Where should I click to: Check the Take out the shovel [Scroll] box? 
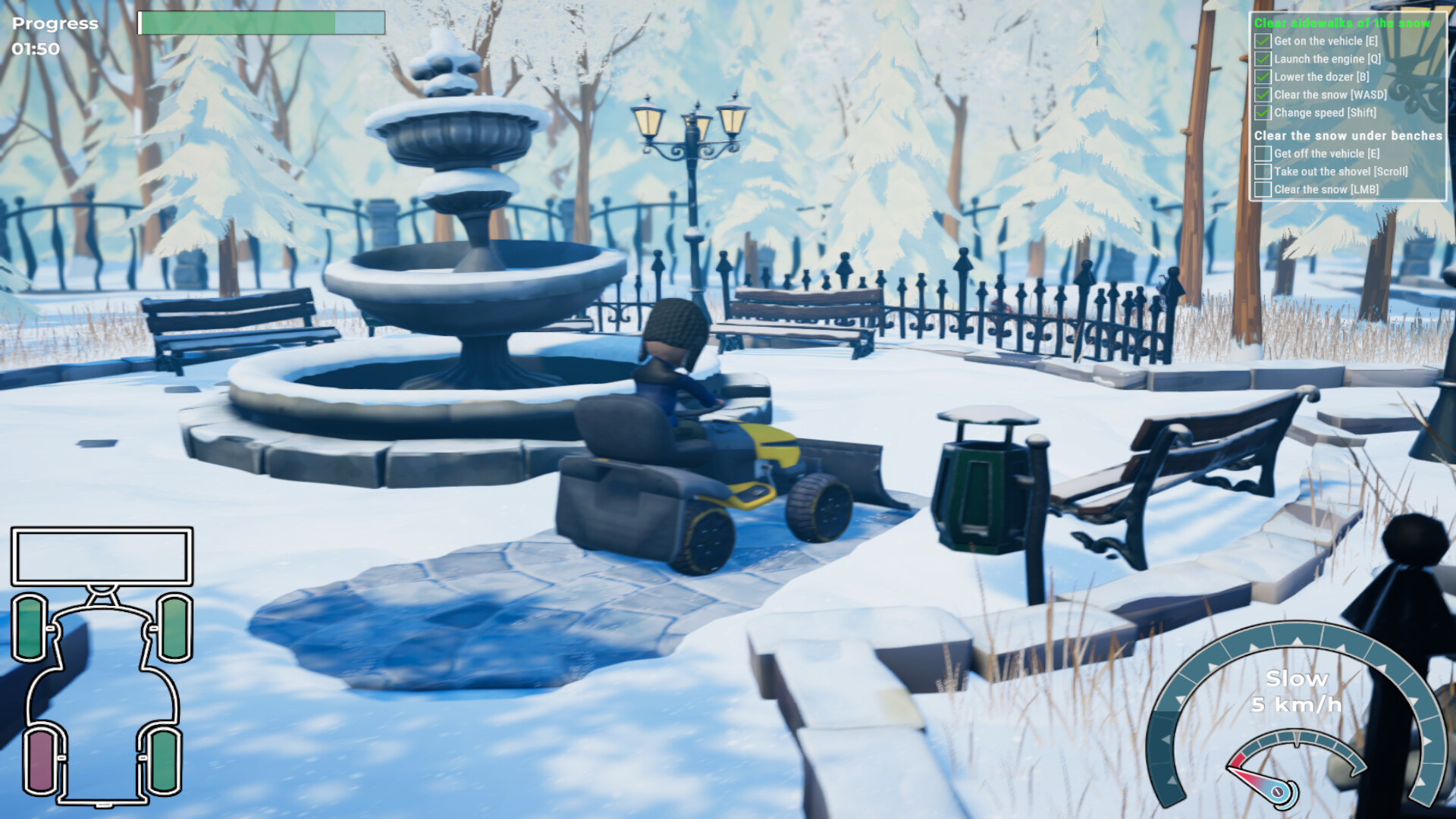coord(1263,171)
